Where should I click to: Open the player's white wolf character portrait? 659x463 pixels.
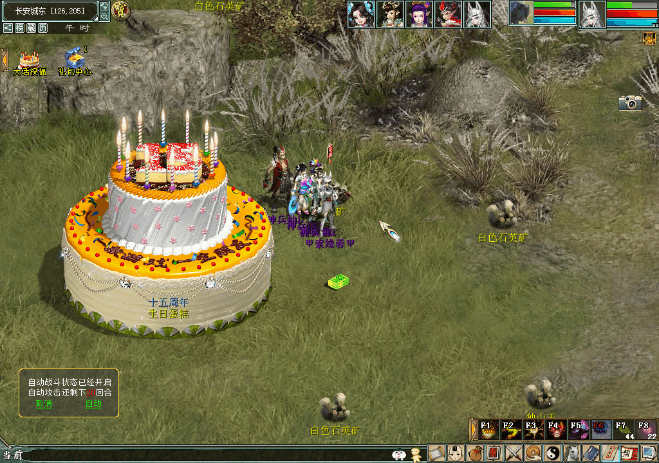coord(592,13)
